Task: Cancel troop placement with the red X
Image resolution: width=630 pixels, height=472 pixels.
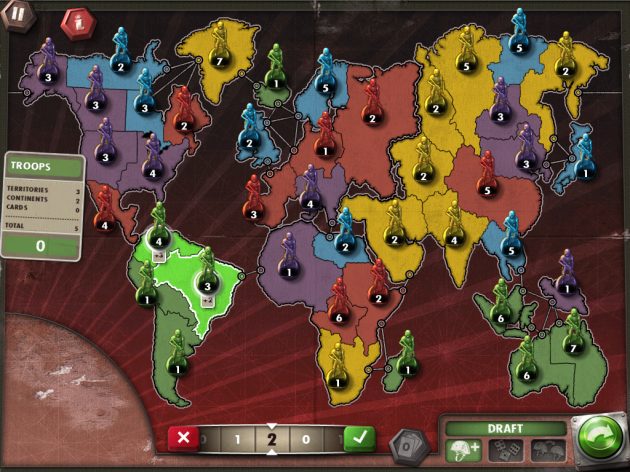Action: [x=183, y=437]
